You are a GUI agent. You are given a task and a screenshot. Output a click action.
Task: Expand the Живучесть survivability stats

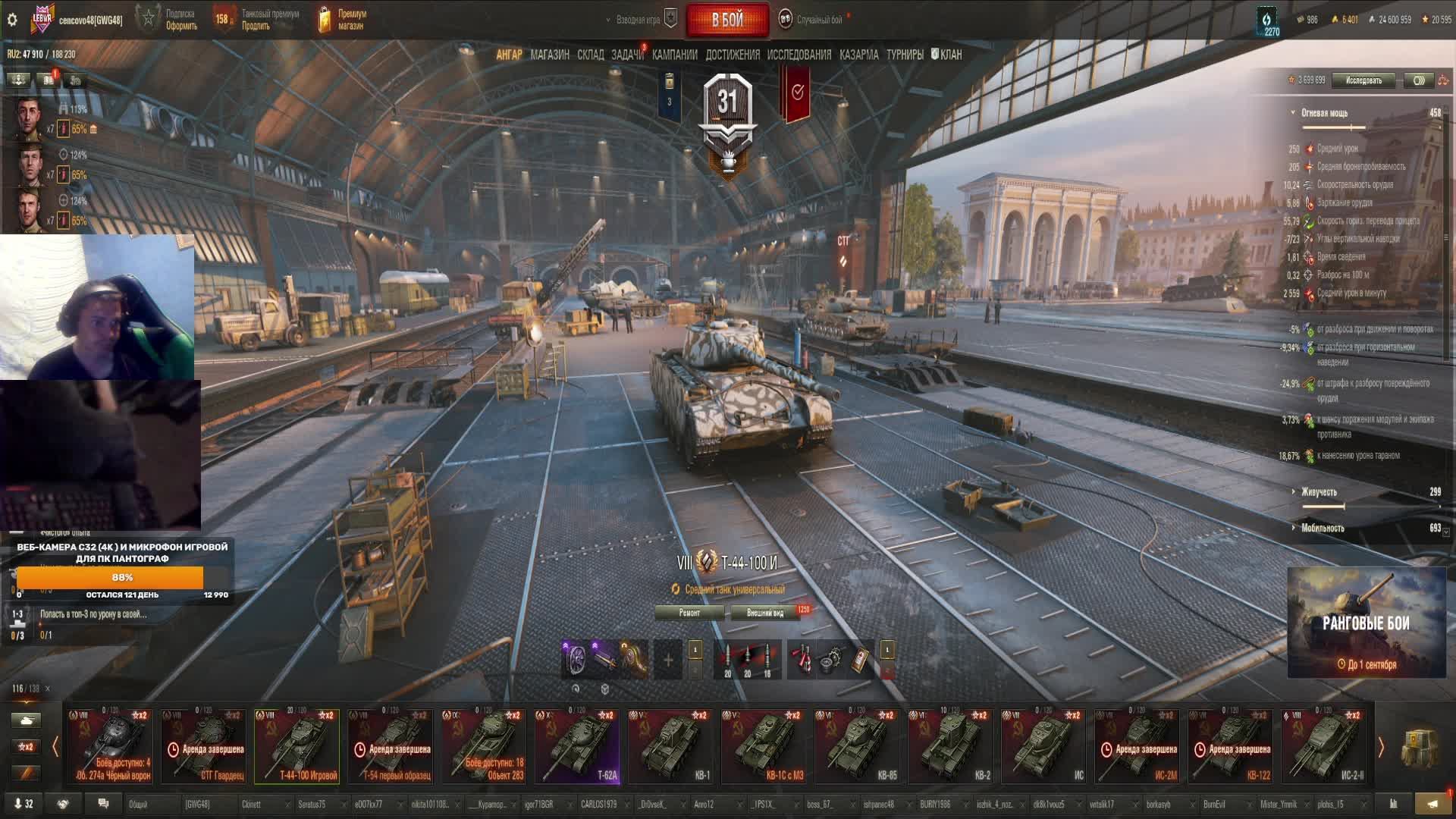1319,492
